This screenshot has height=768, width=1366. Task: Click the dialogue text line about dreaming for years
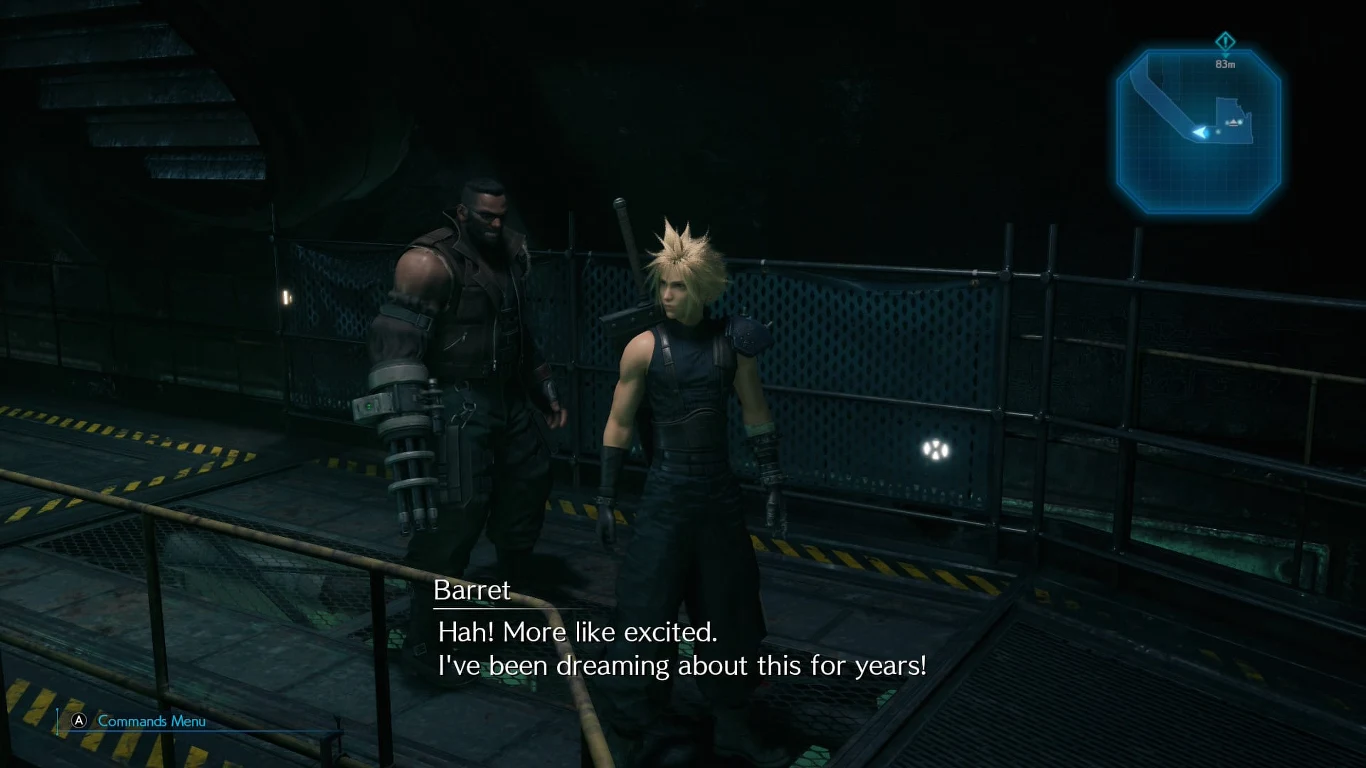tap(683, 665)
